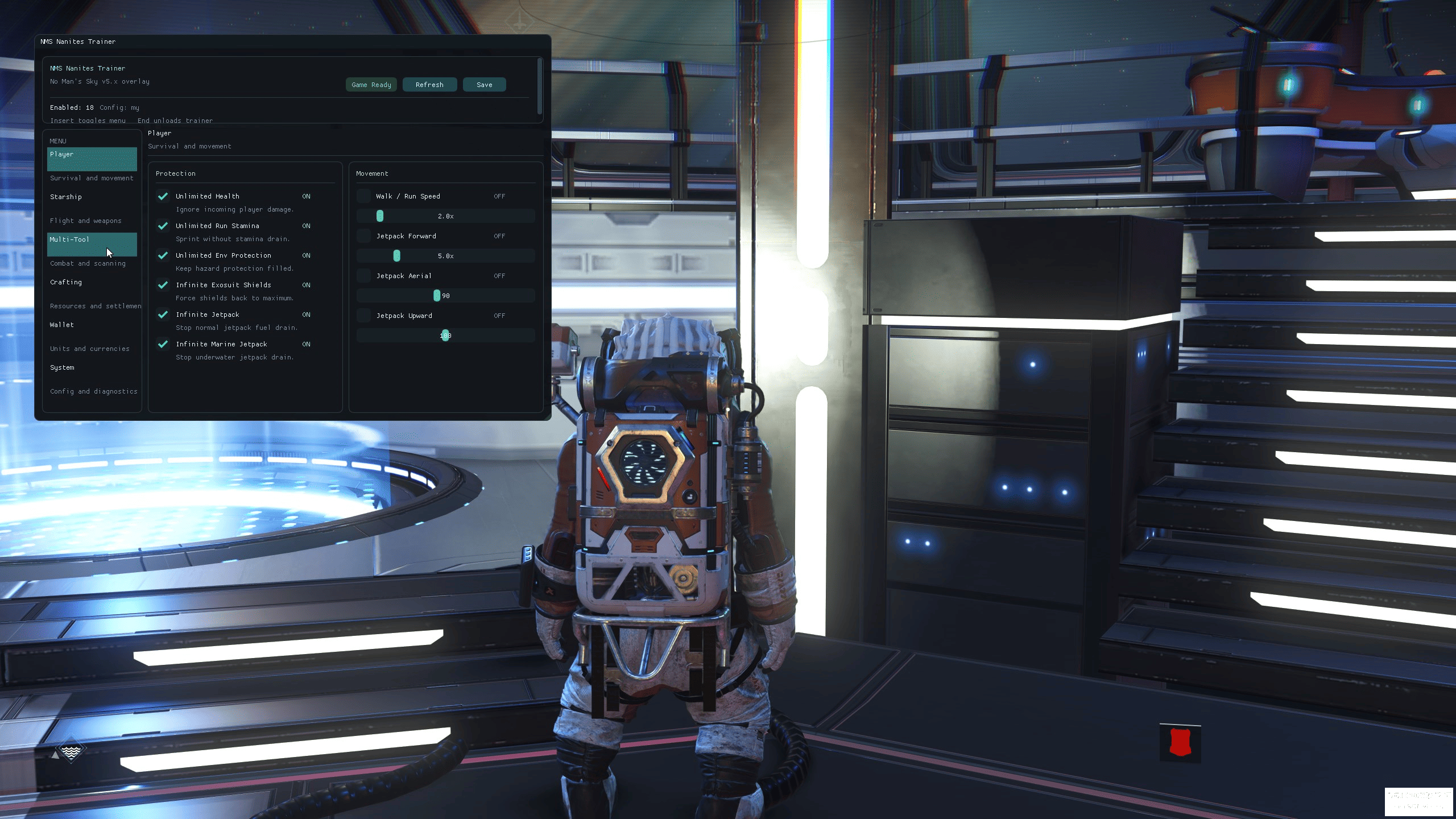Save the trainer config

(x=484, y=85)
